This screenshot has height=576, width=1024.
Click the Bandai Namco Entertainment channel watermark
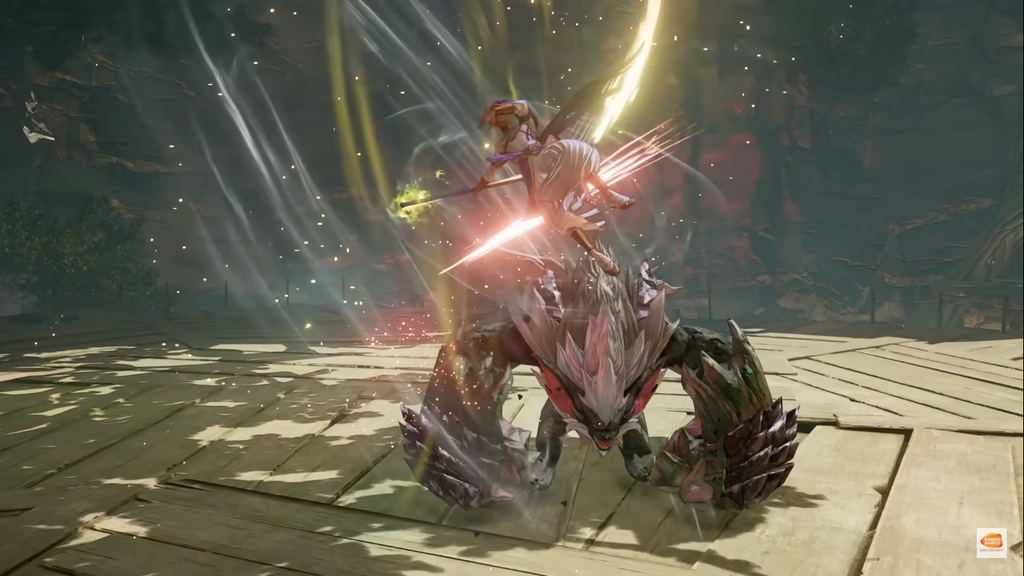(990, 543)
